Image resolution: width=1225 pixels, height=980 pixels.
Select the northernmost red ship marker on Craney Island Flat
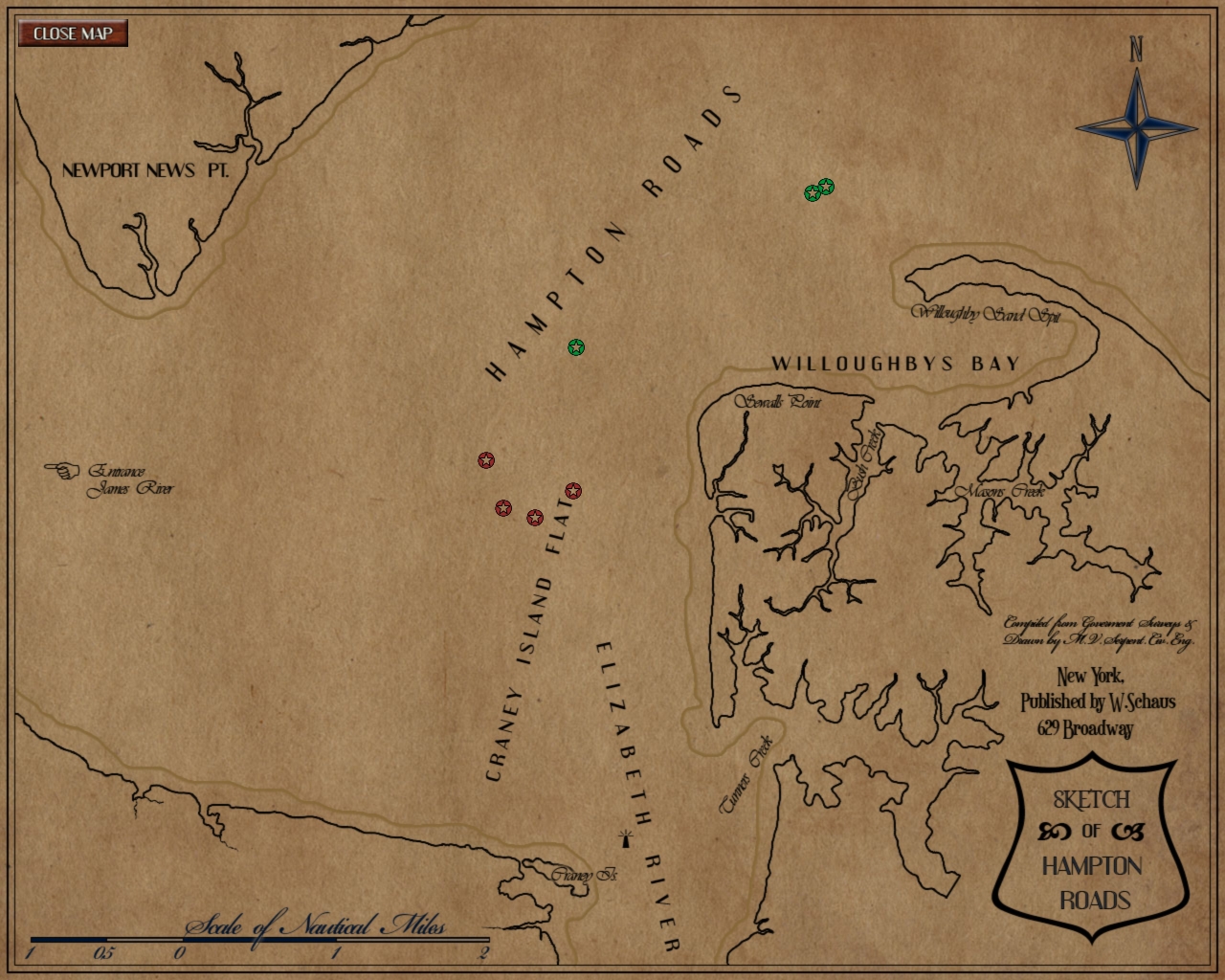point(486,460)
